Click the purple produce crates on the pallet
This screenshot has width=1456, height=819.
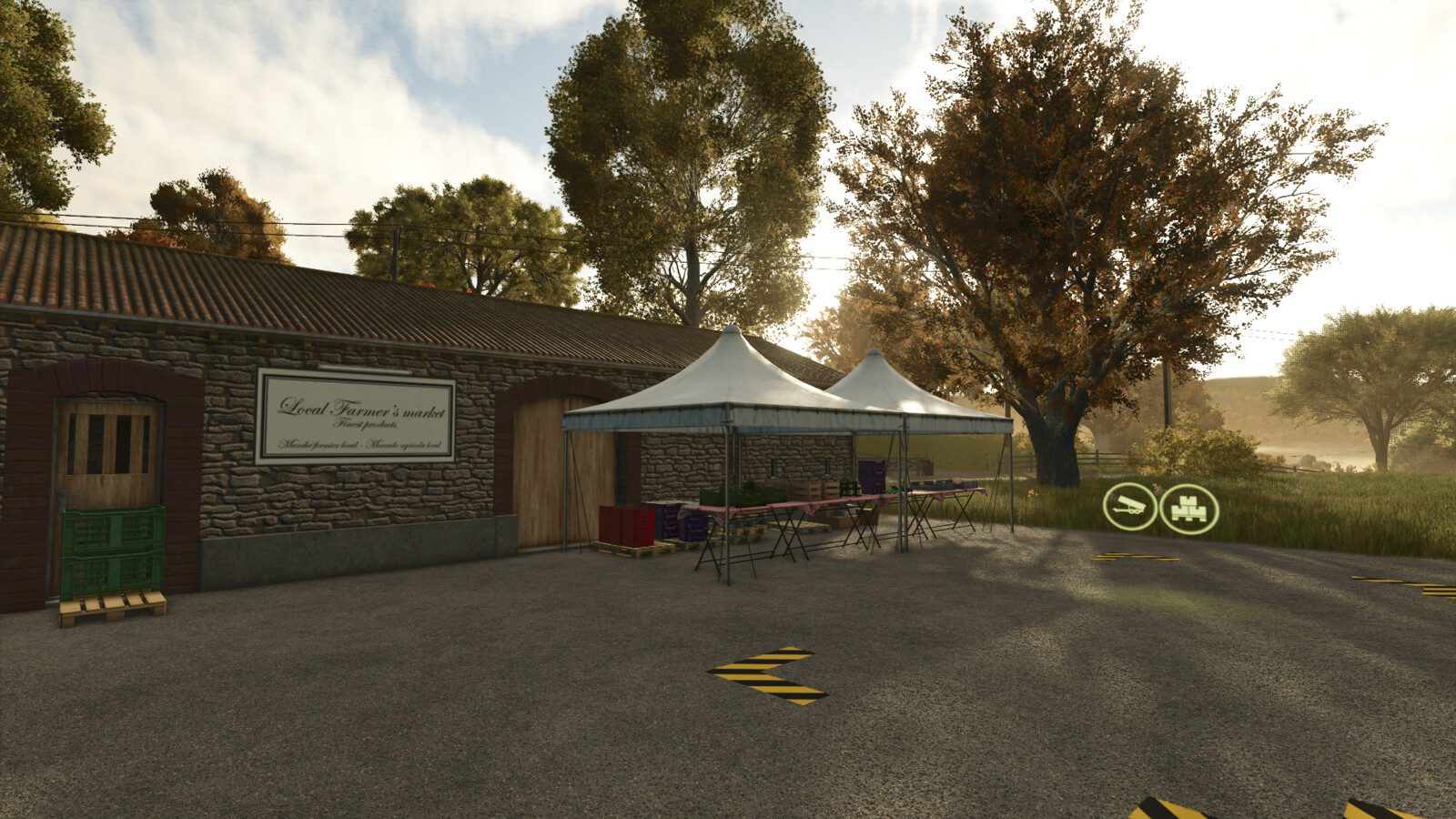pyautogui.click(x=683, y=525)
